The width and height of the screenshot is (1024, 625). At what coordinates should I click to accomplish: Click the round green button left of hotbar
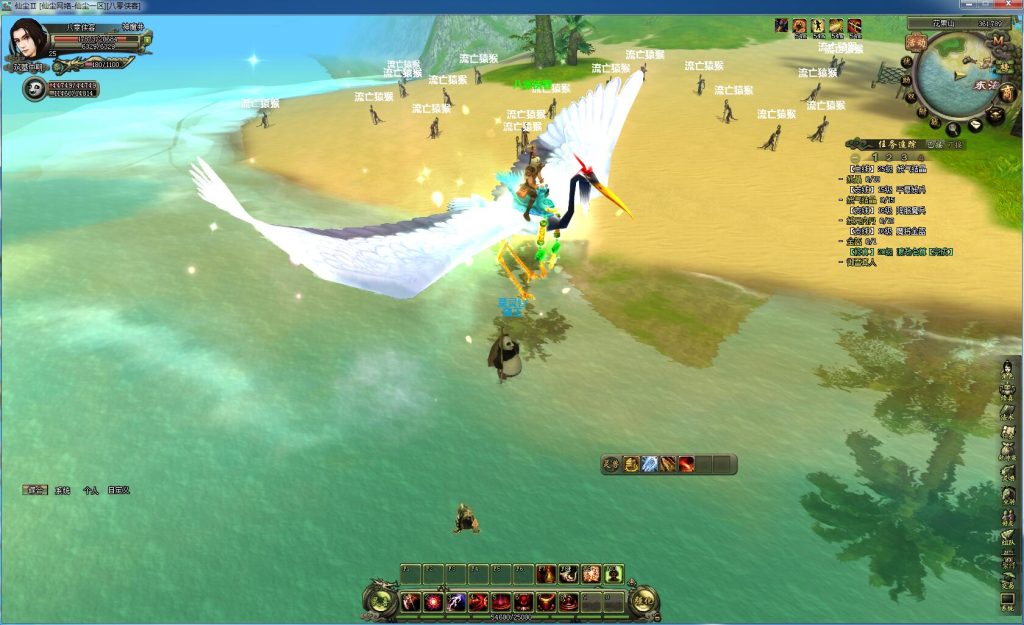380,600
